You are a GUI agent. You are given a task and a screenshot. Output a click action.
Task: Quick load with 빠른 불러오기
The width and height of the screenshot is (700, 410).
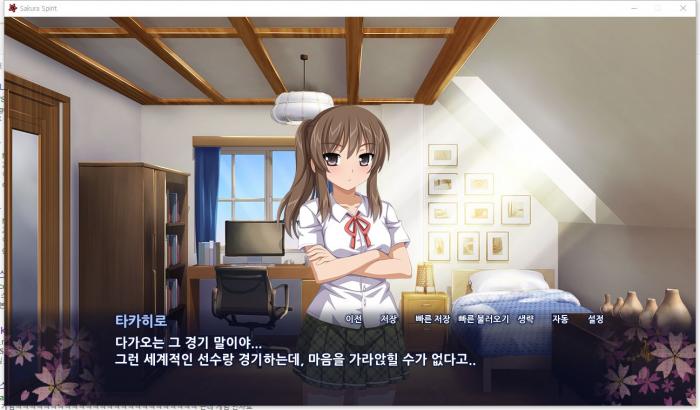point(483,319)
